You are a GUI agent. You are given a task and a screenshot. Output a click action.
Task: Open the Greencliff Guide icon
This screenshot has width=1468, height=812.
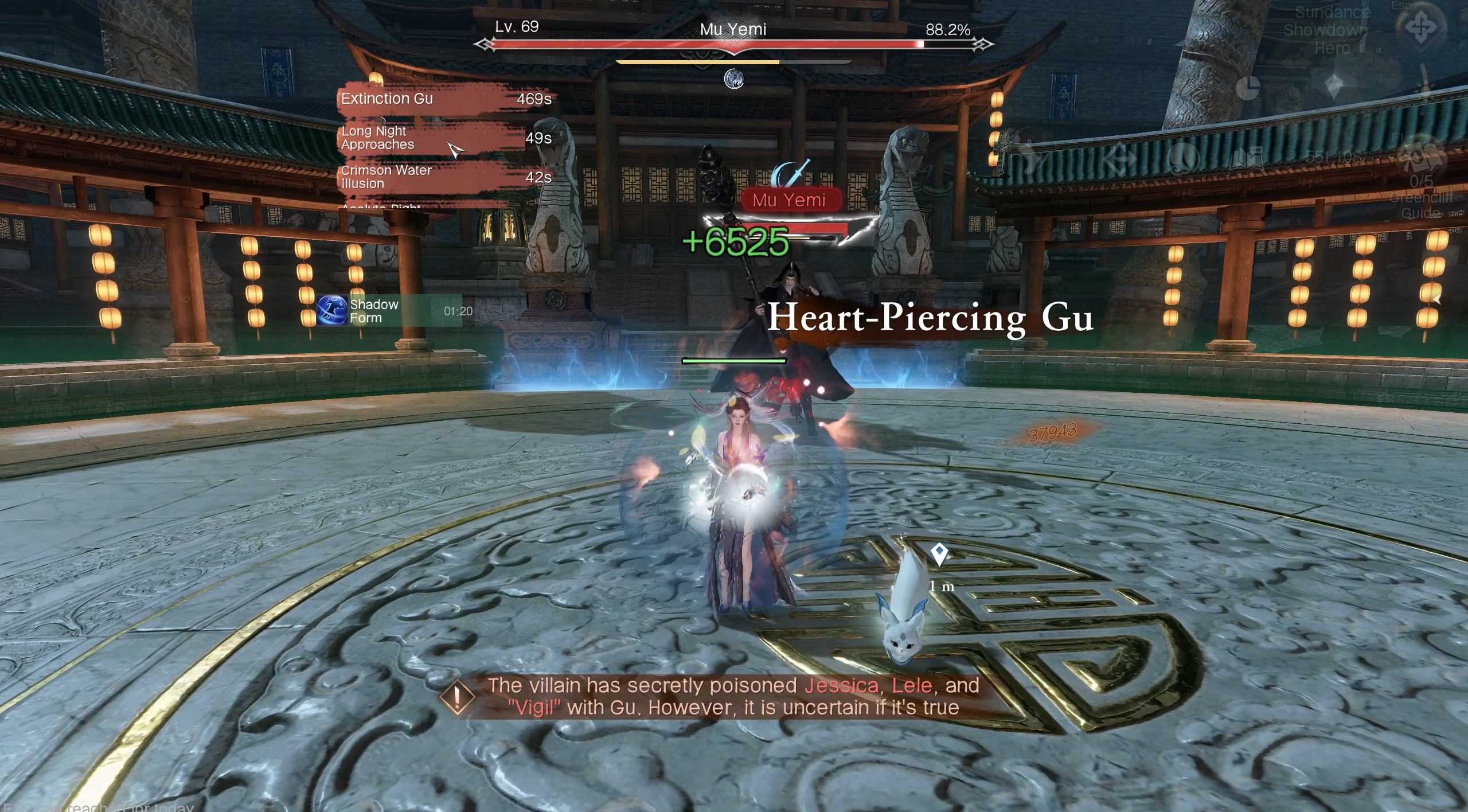click(1422, 159)
